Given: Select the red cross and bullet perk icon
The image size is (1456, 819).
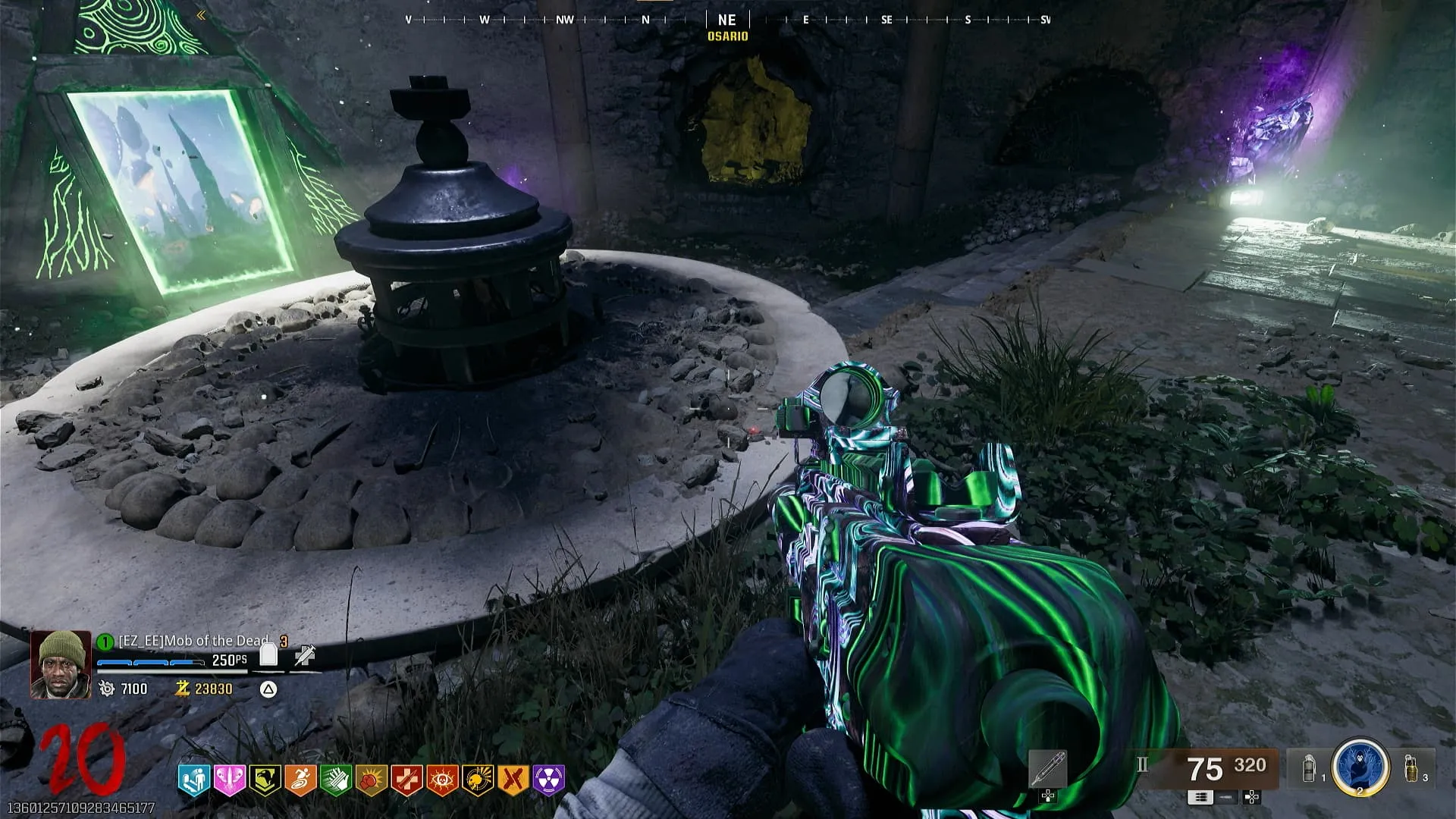Looking at the screenshot, I should click(407, 780).
